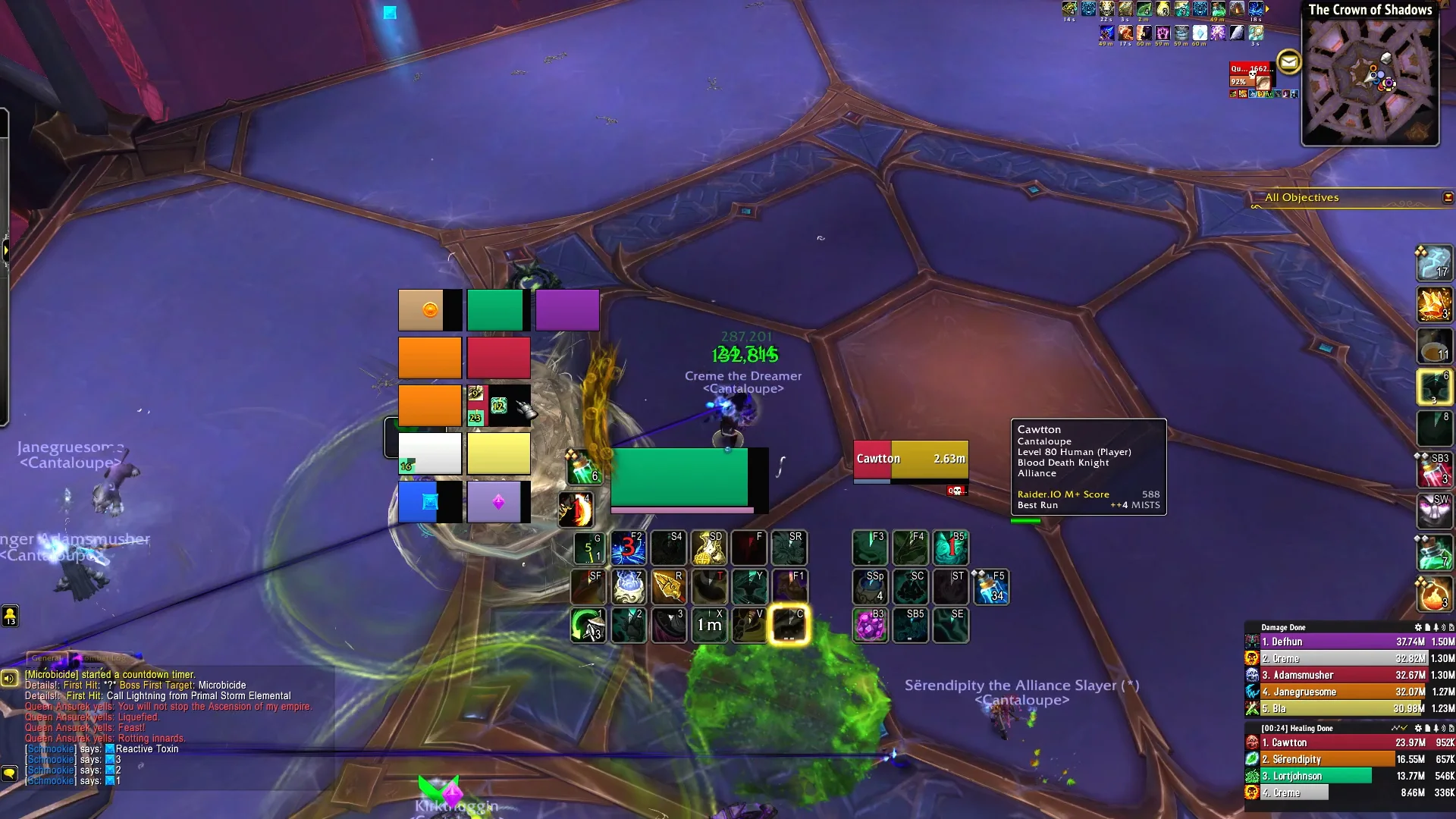Use the glowing highlighted ability on C

[789, 625]
